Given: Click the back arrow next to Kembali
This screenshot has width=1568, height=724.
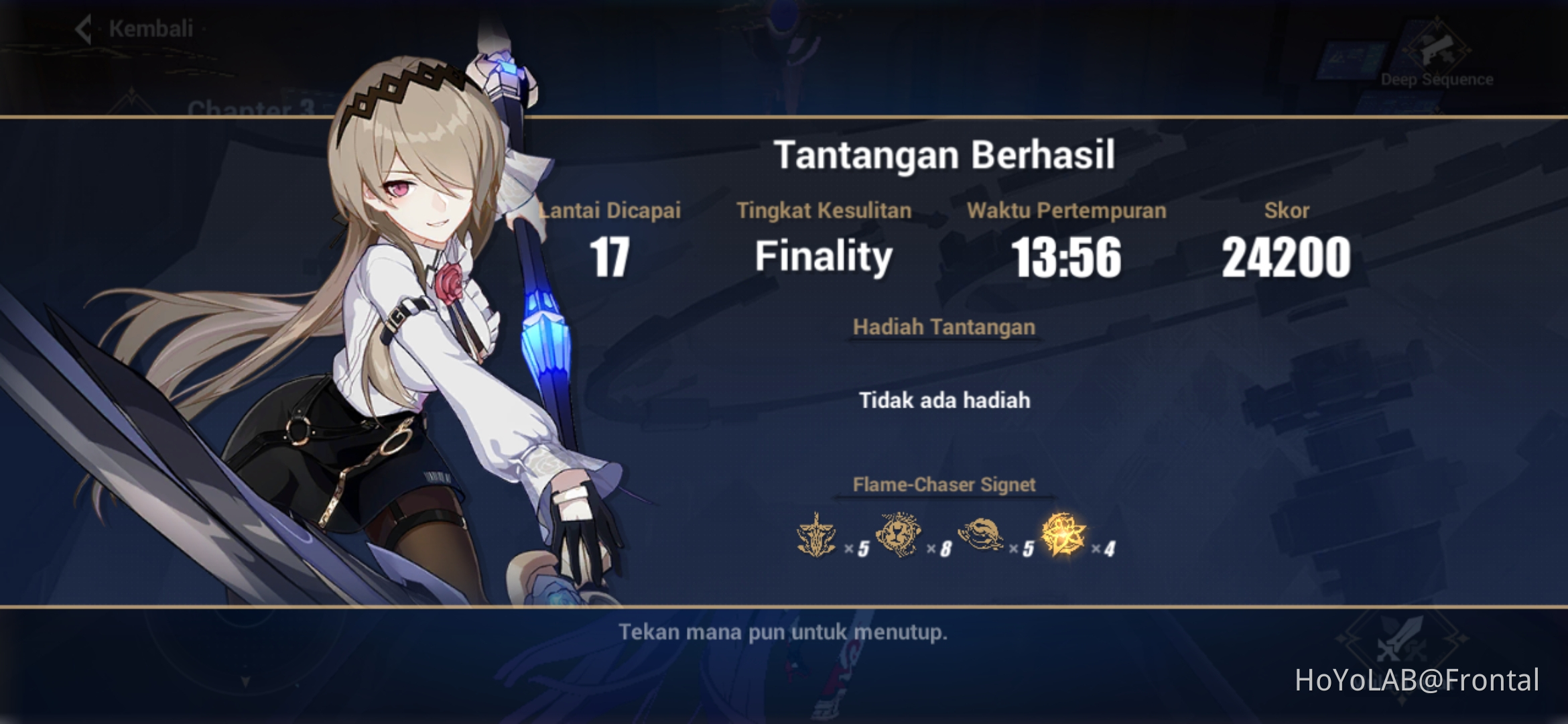Looking at the screenshot, I should (x=83, y=29).
